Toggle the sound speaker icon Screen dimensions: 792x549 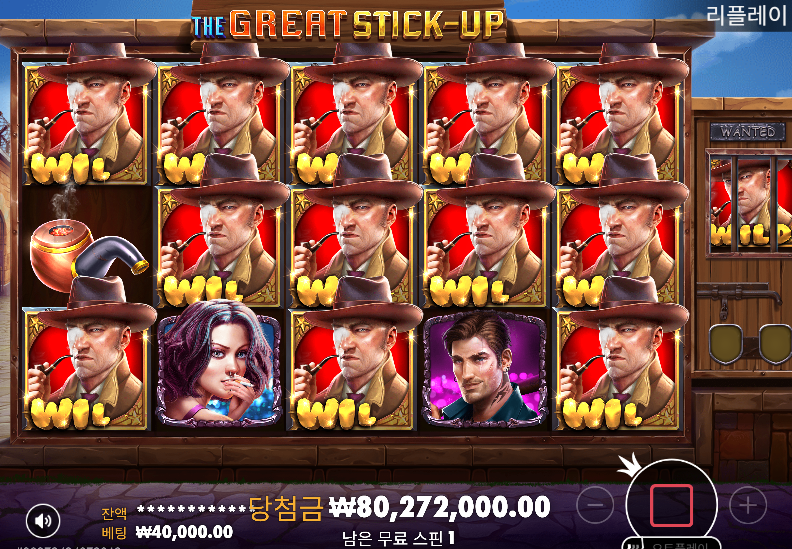pos(42,520)
